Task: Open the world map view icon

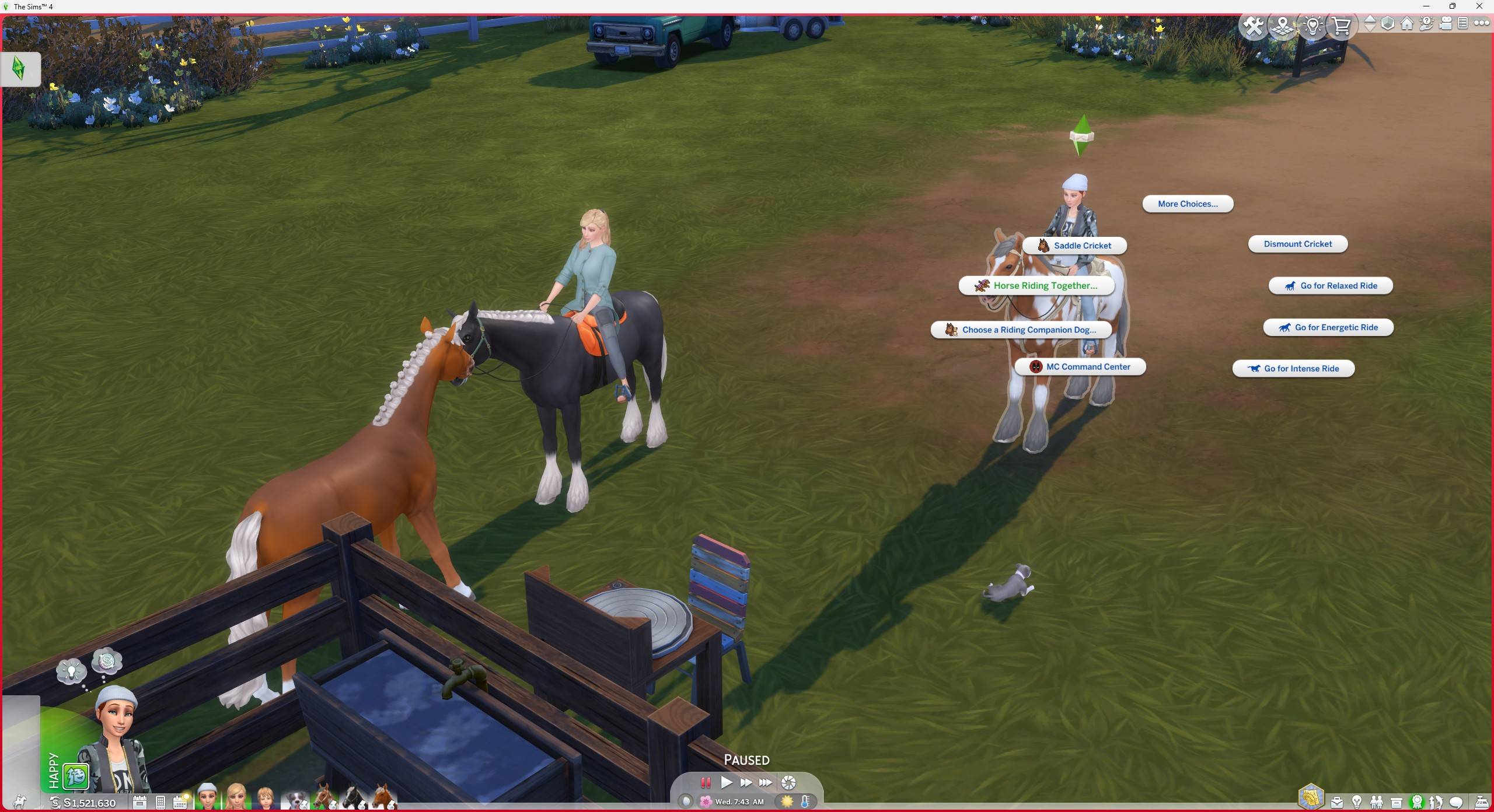Action: pos(1282,26)
